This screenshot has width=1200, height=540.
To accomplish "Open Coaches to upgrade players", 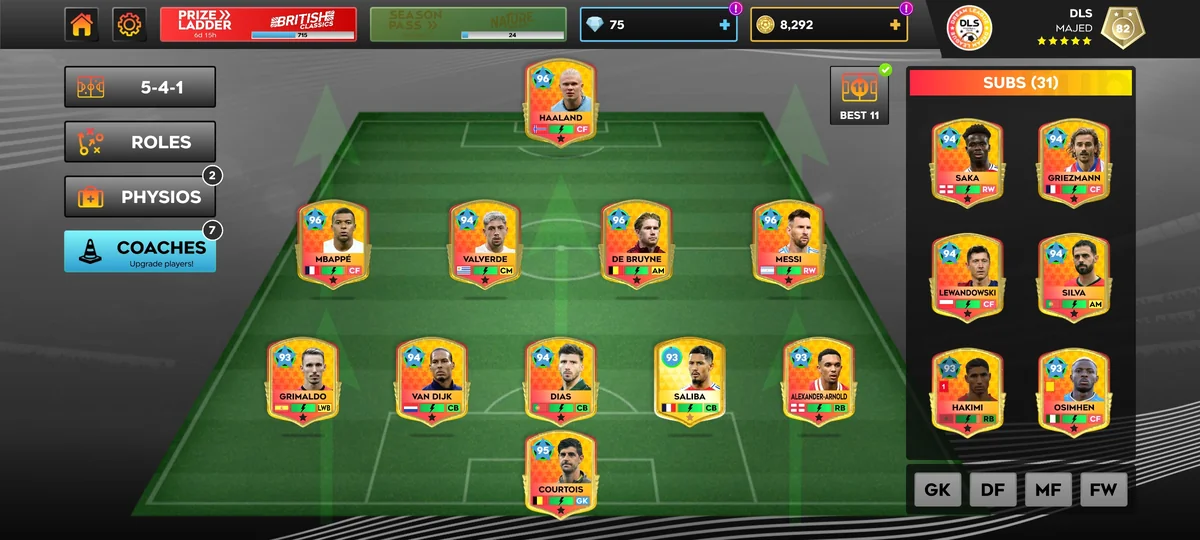I will point(140,251).
